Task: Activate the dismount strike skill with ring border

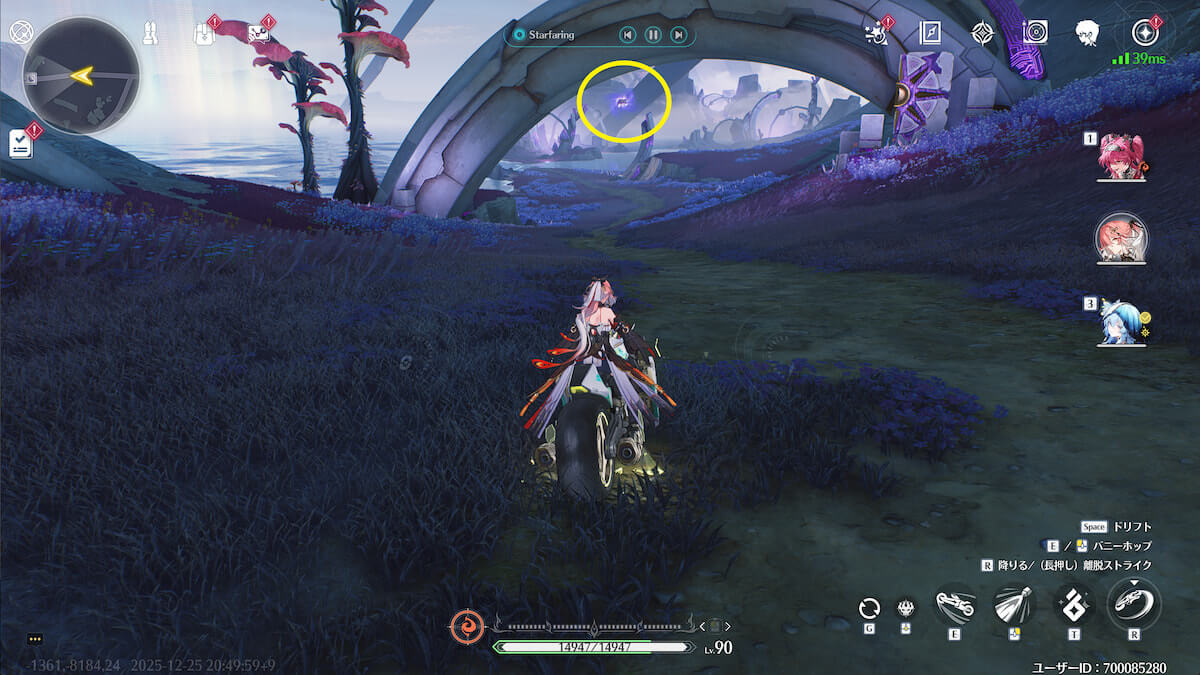Action: click(x=1134, y=603)
